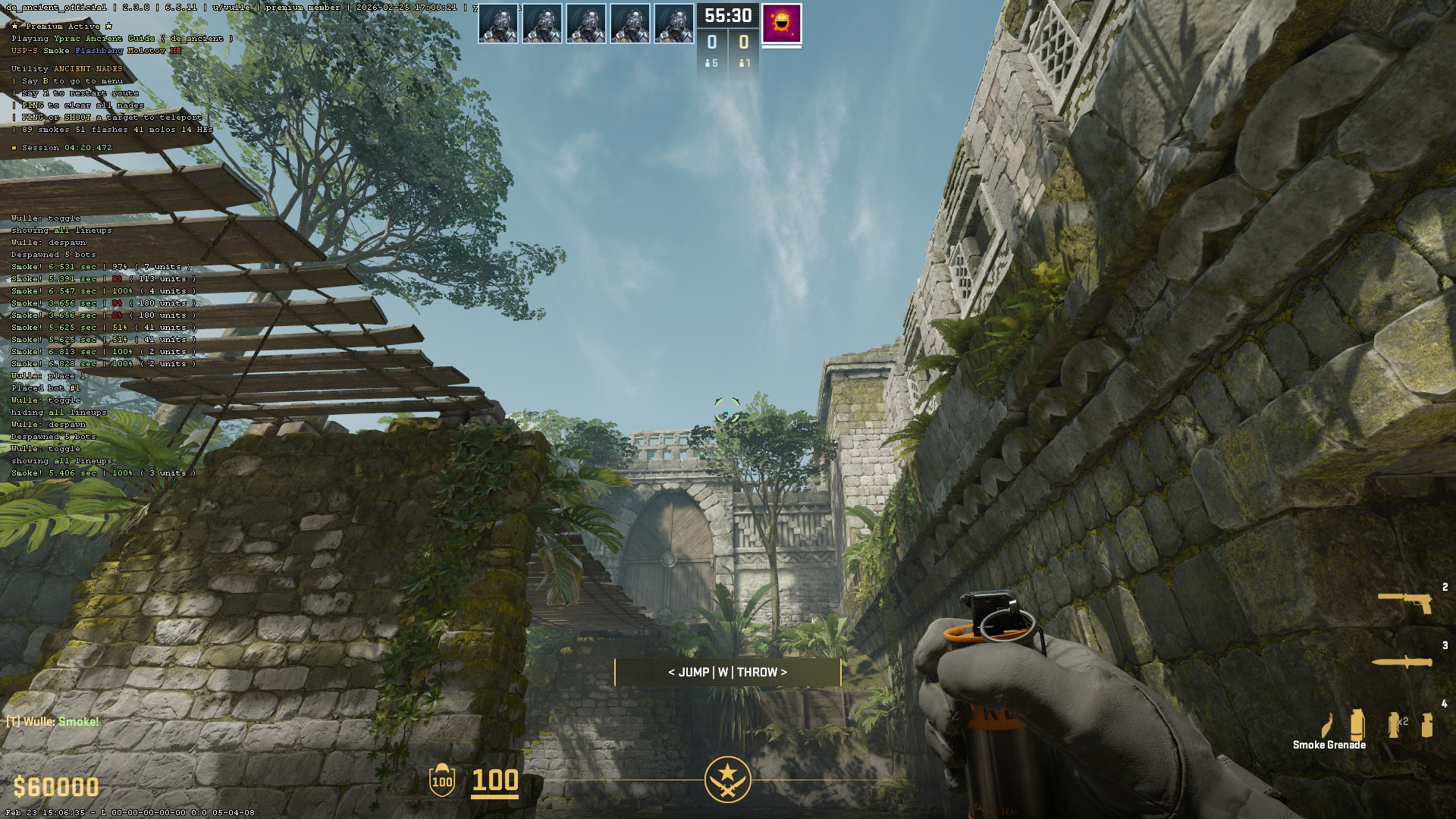Click the chat message 'Wulle: Smoke!'

click(x=52, y=721)
